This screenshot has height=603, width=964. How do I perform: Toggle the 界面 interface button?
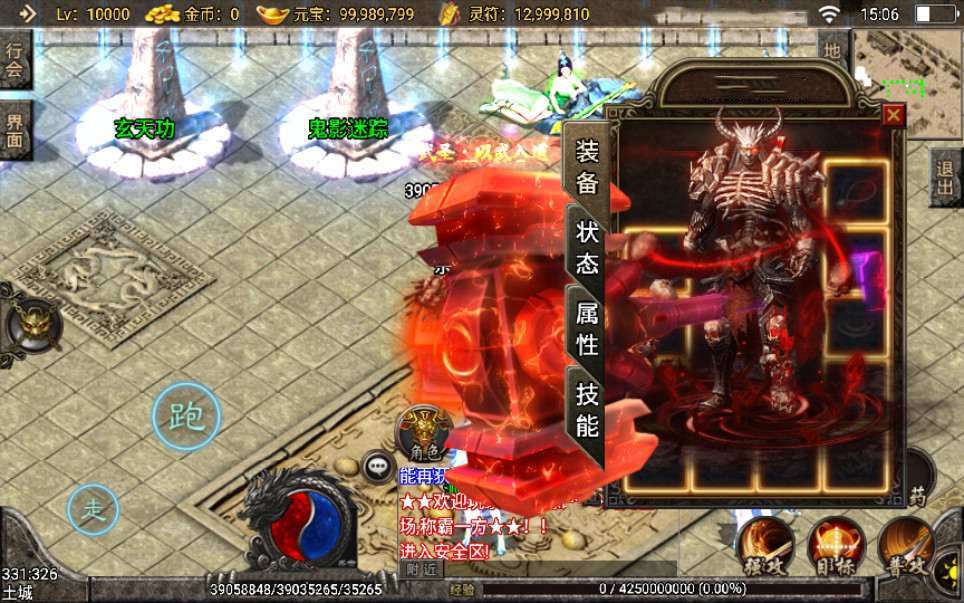click(15, 132)
